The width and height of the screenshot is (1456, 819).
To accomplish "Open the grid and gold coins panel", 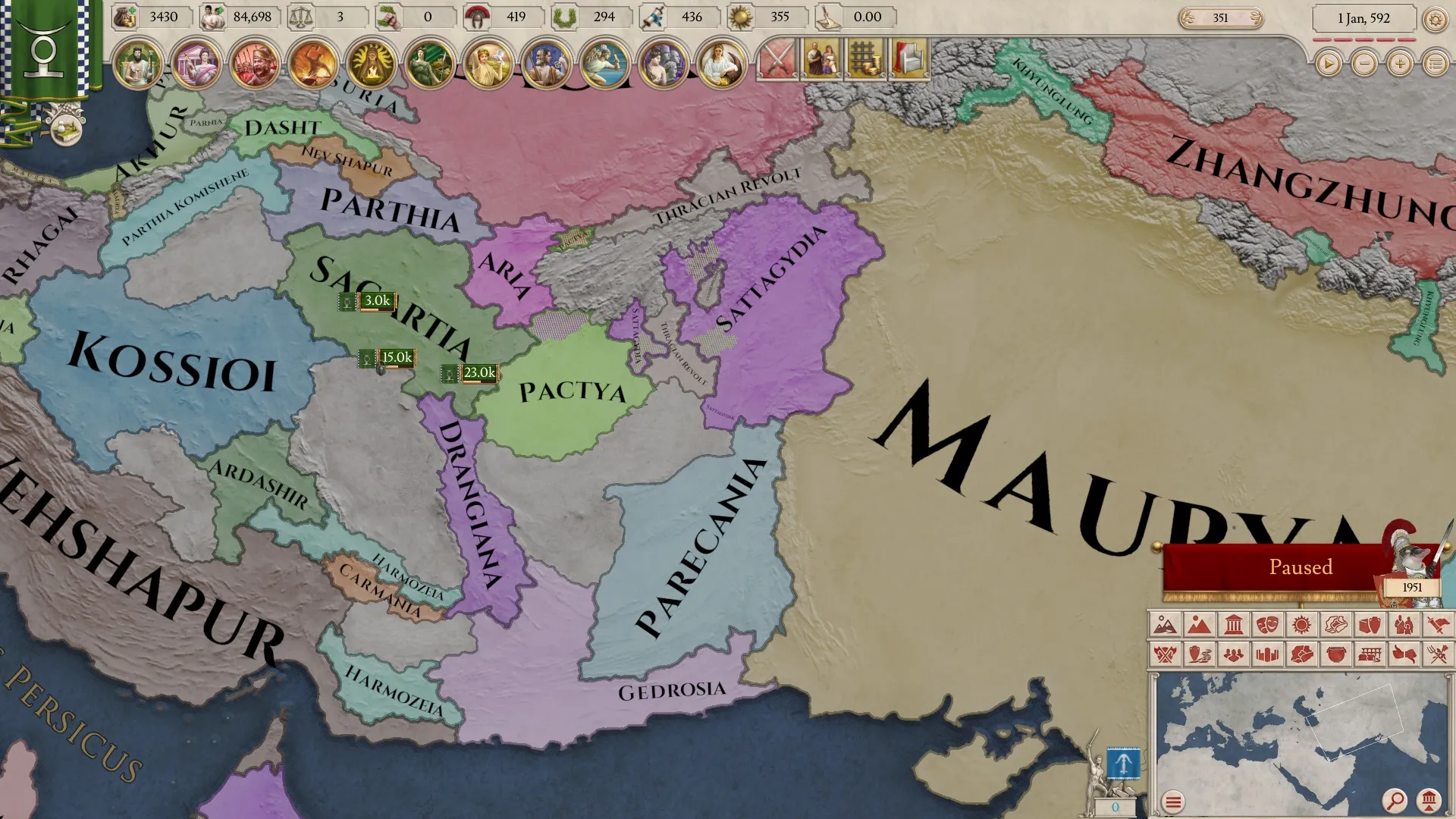I will [865, 59].
